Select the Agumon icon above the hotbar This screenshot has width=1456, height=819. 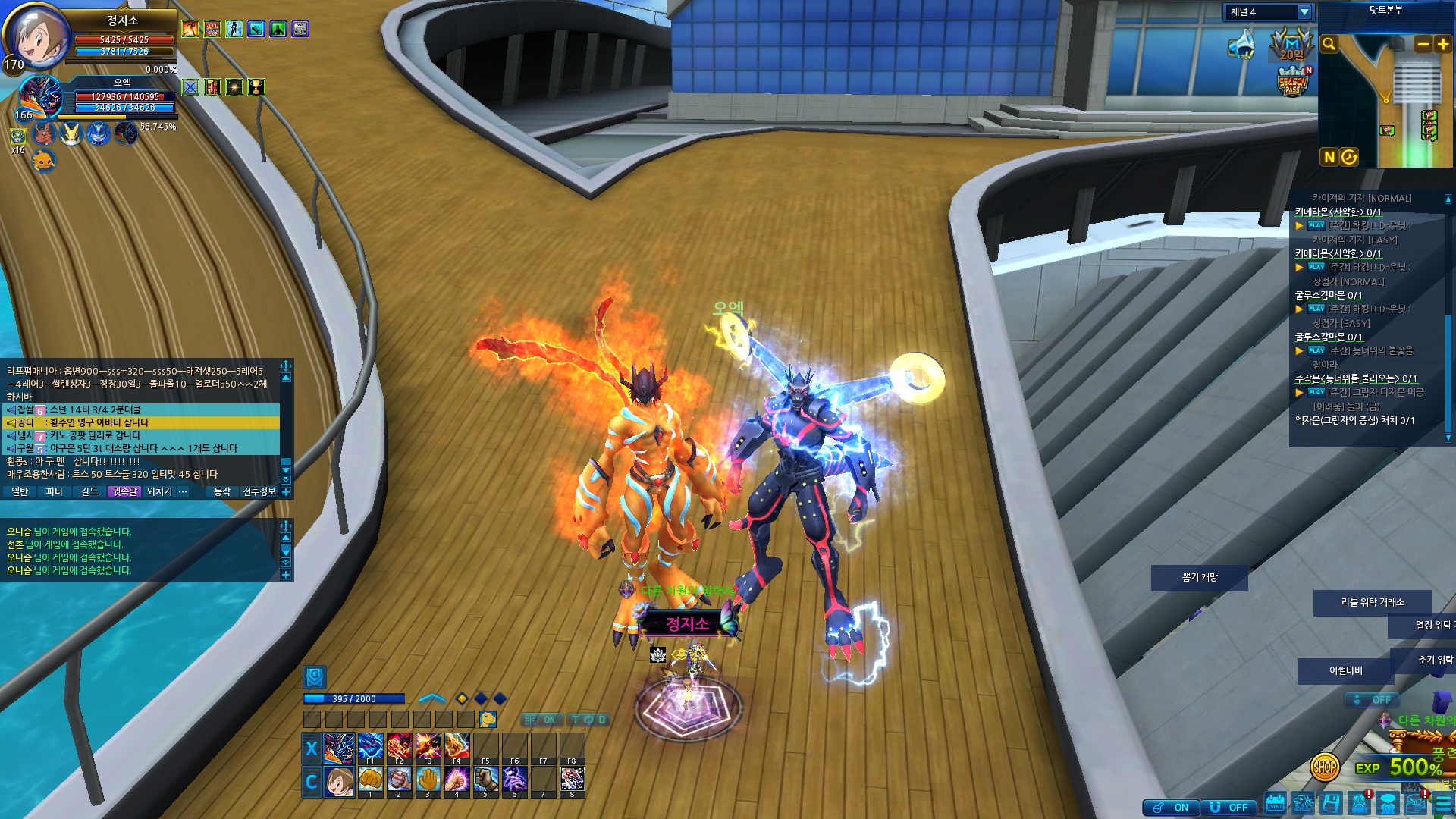488,719
